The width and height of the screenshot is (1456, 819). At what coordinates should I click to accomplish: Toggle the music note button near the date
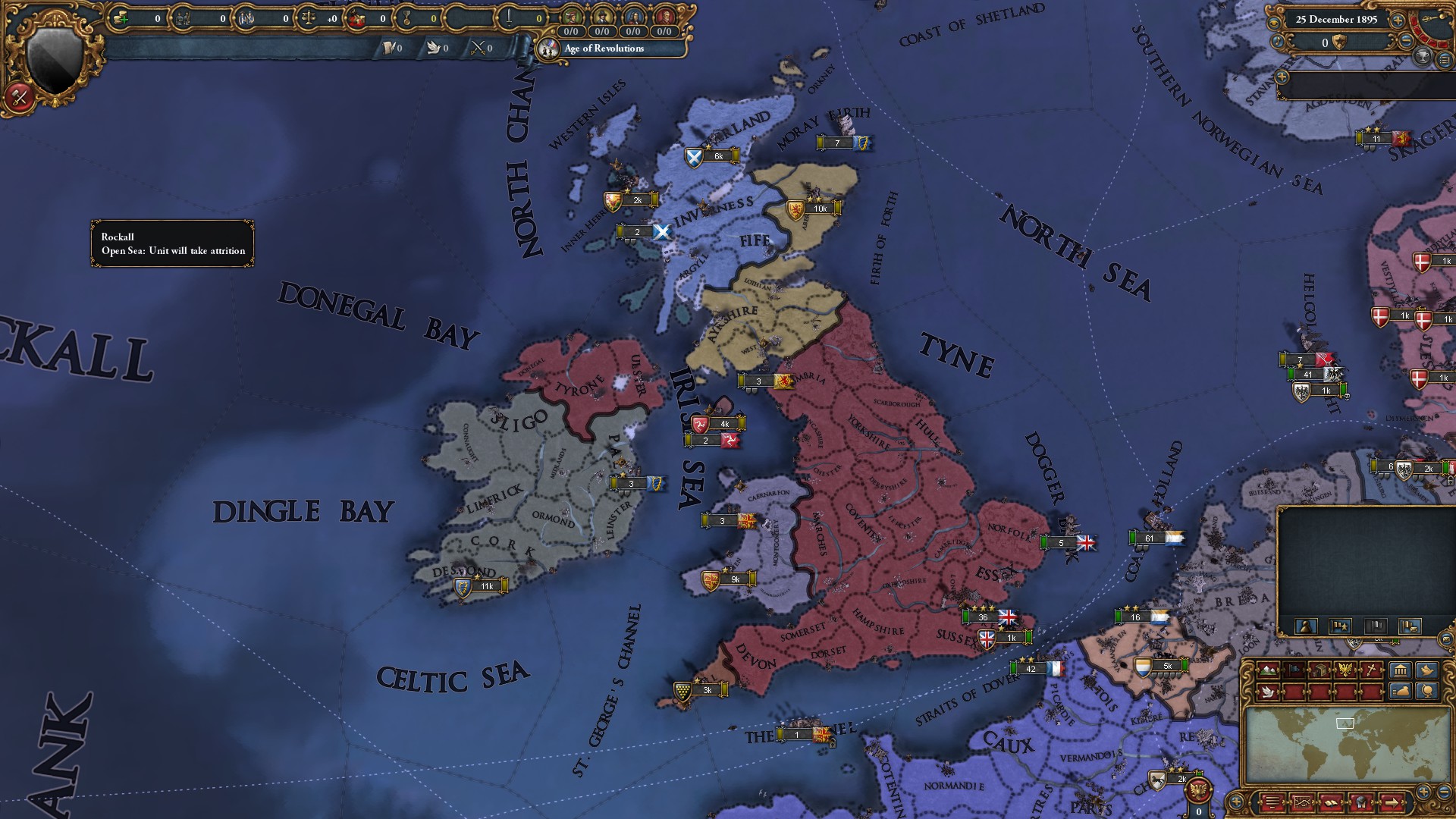1277,42
